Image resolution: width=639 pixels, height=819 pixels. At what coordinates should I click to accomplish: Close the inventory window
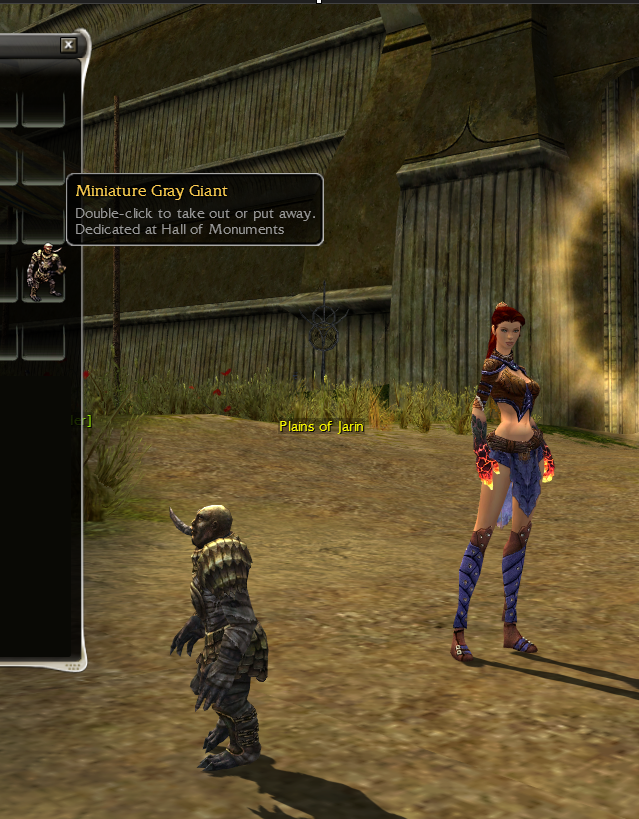click(68, 45)
